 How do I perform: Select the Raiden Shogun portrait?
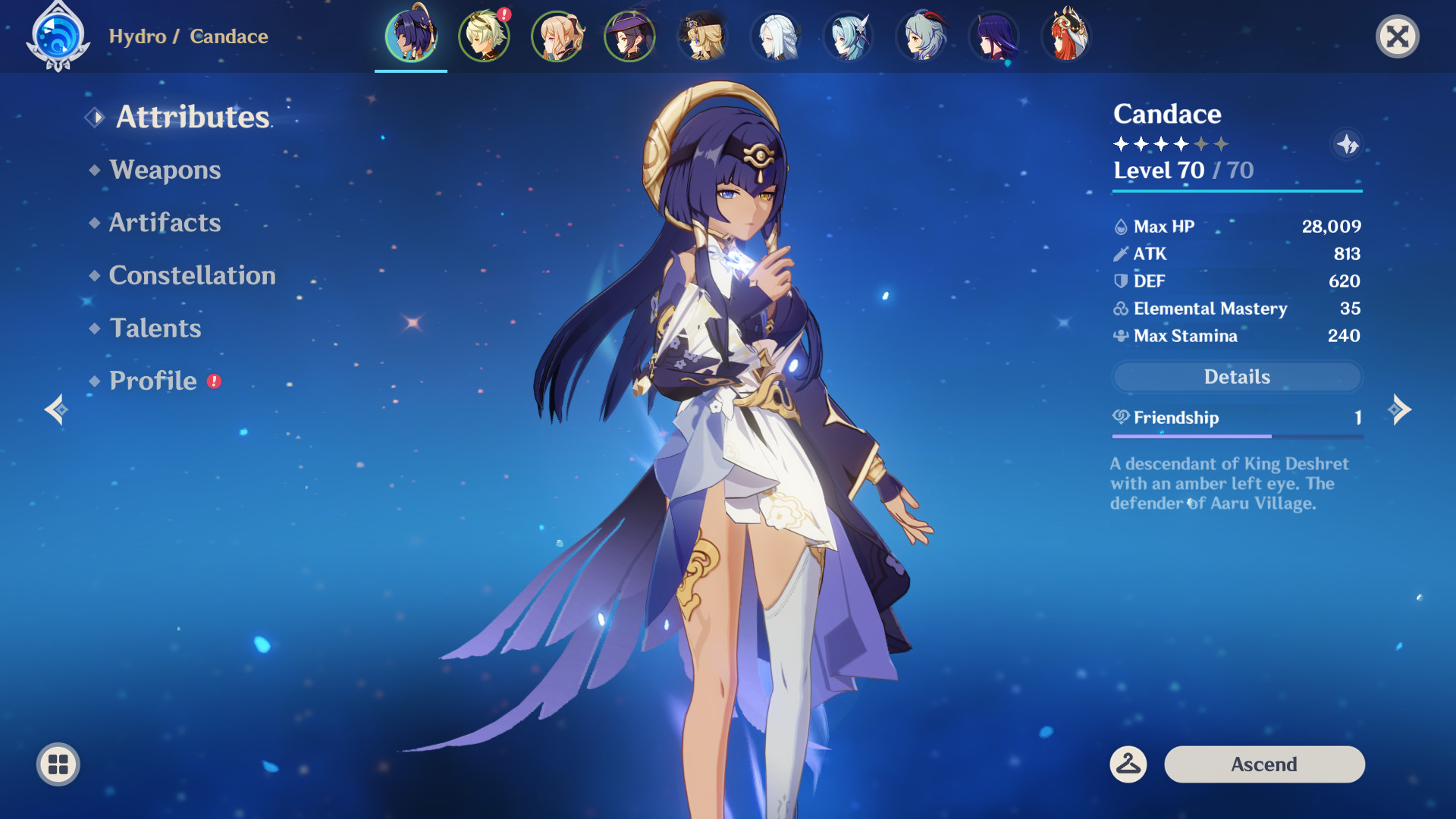[x=993, y=36]
